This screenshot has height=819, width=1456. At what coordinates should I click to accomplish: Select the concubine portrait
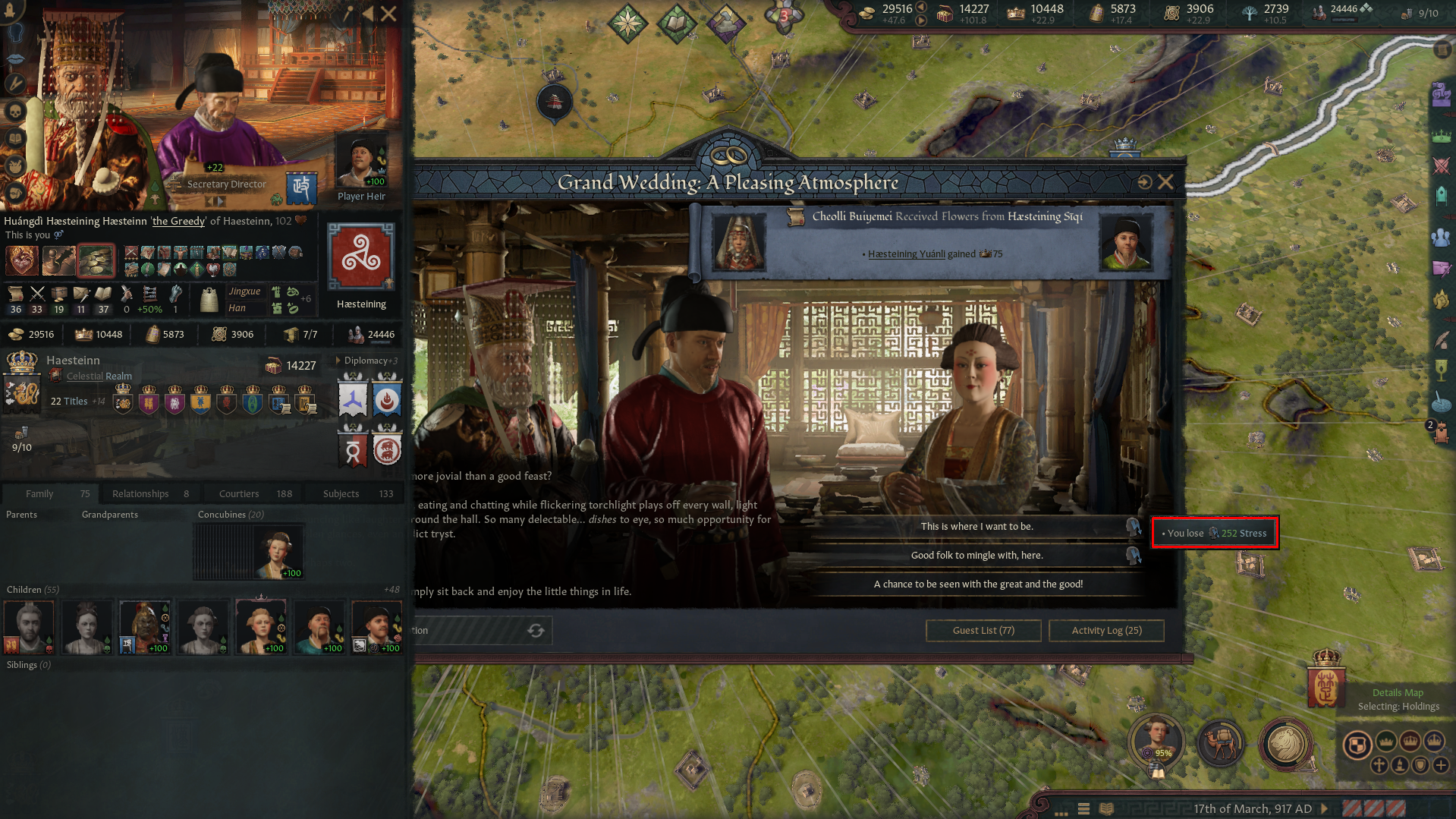tap(278, 553)
